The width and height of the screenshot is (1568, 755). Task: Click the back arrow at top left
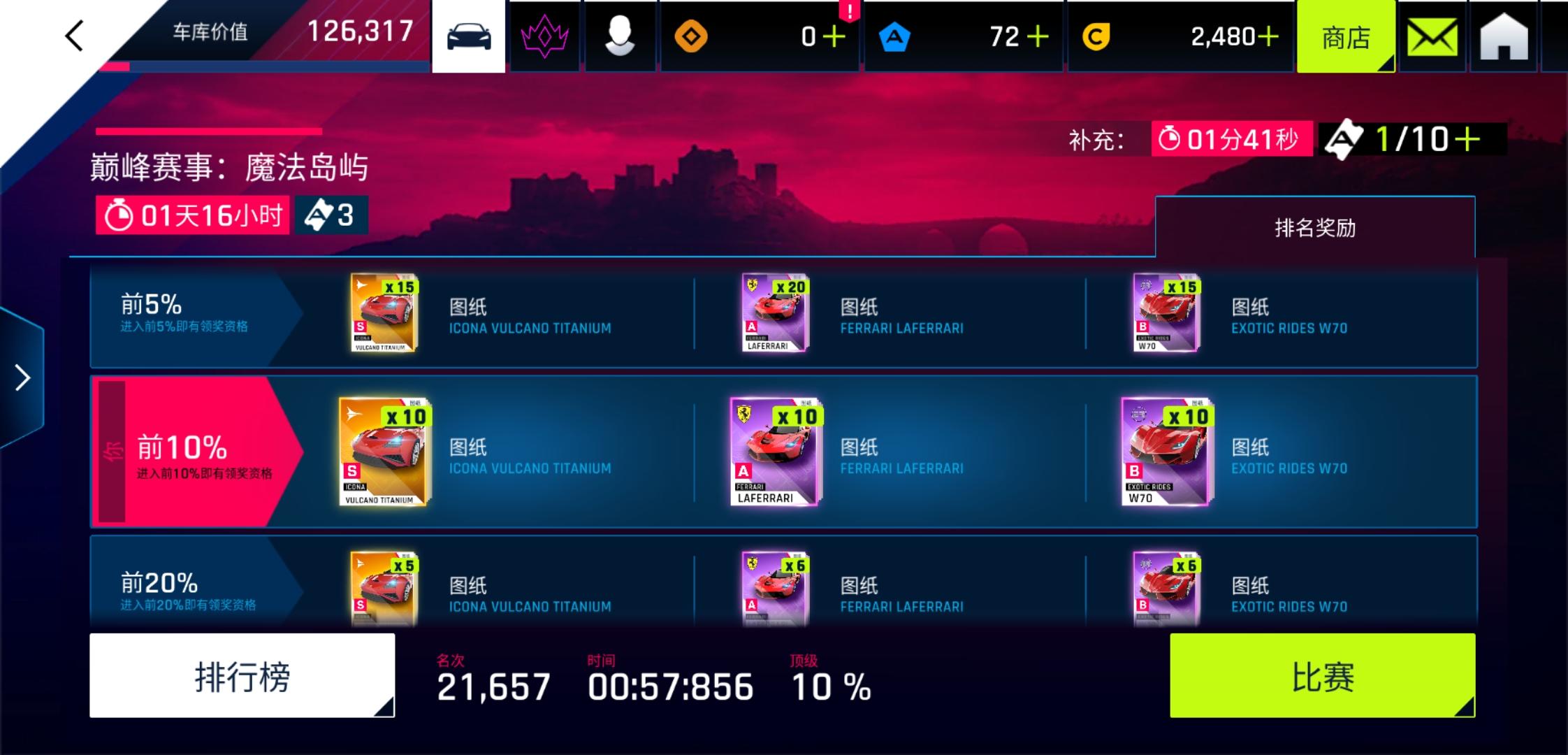(74, 35)
